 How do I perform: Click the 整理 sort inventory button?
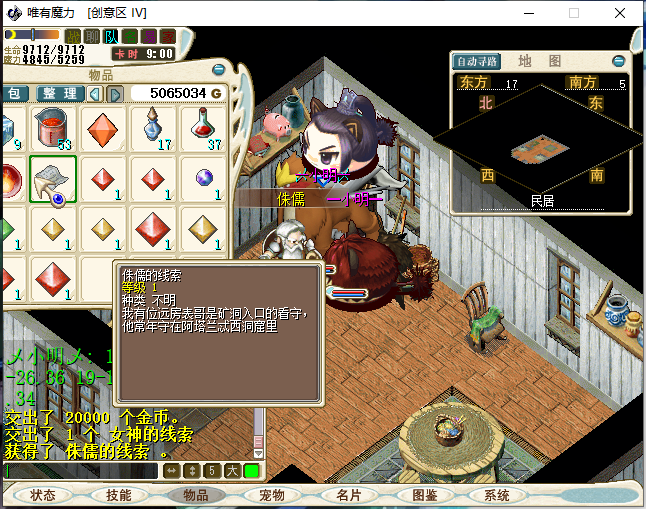pyautogui.click(x=59, y=93)
